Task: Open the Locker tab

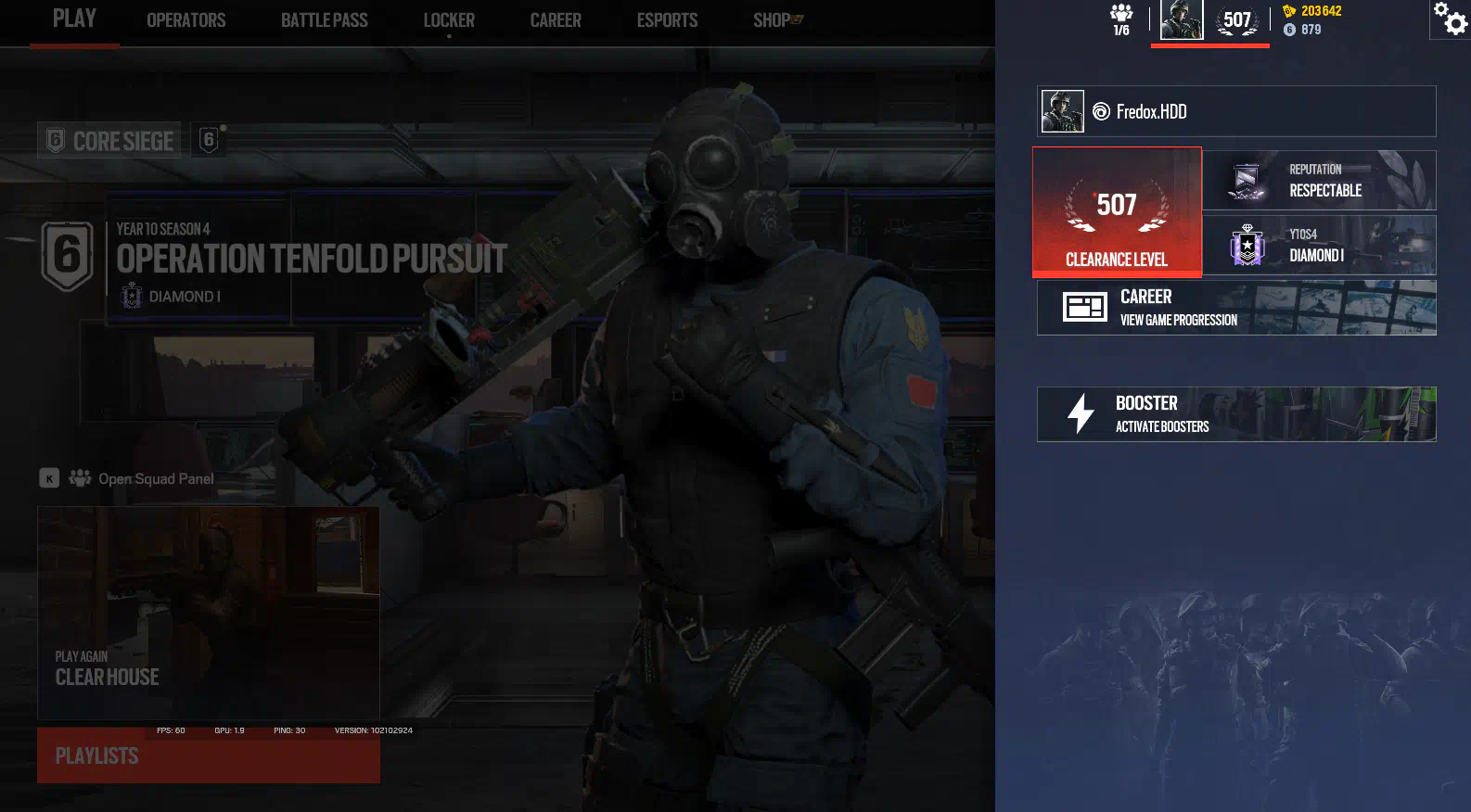Action: [449, 20]
